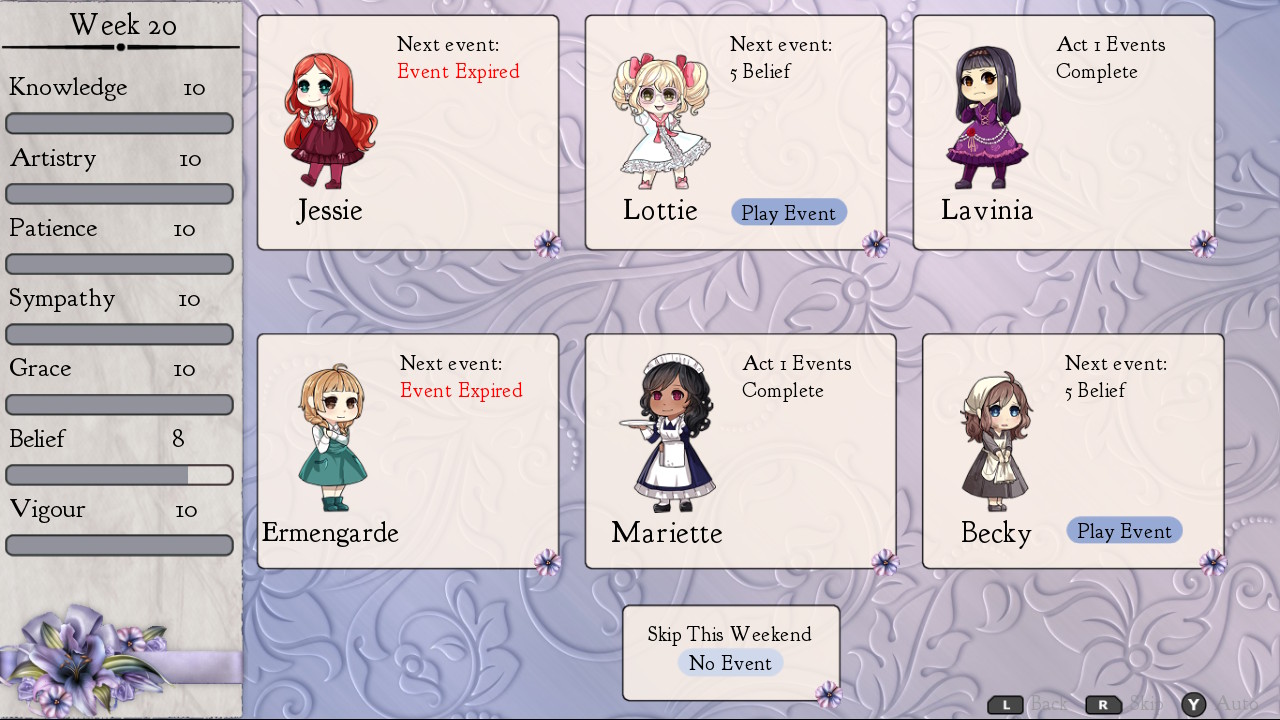Screen dimensions: 1280x720
Task: Select Ermengarde's character card
Action: point(407,451)
